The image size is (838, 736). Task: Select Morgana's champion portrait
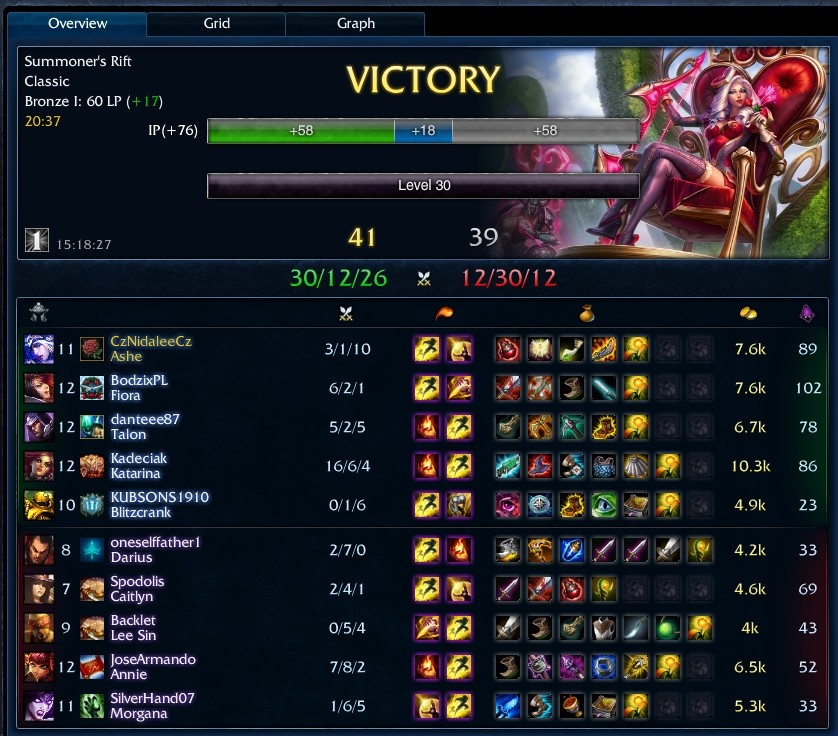(x=39, y=706)
